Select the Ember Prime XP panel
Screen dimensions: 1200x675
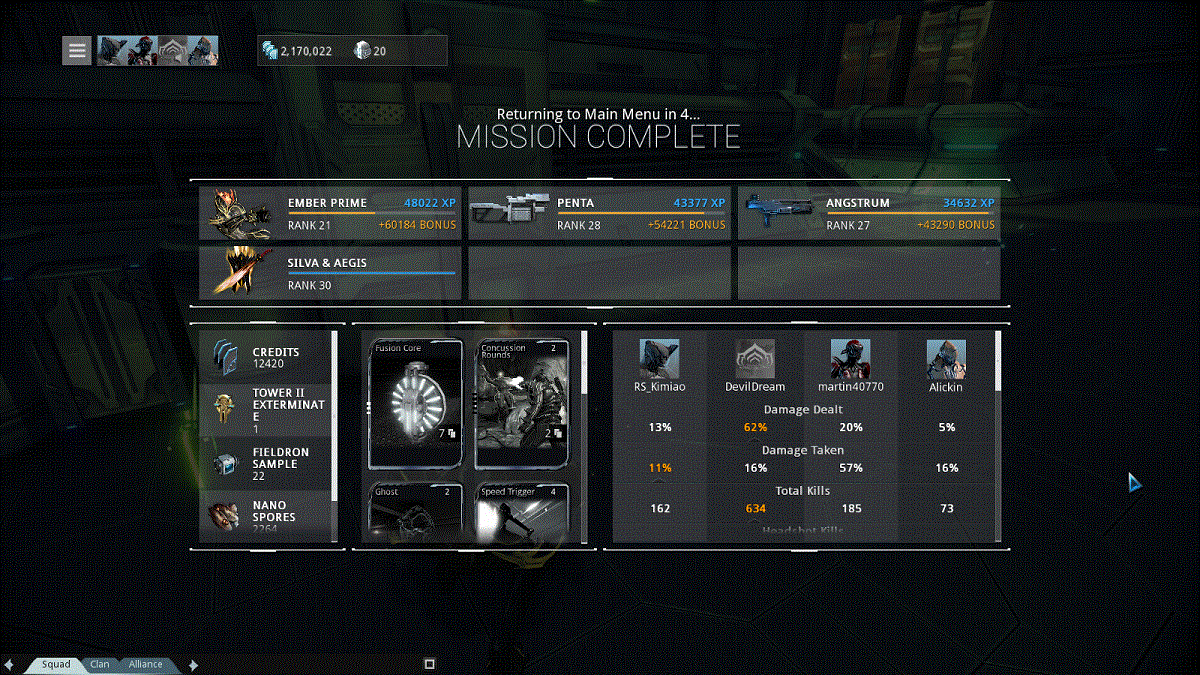[x=330, y=213]
